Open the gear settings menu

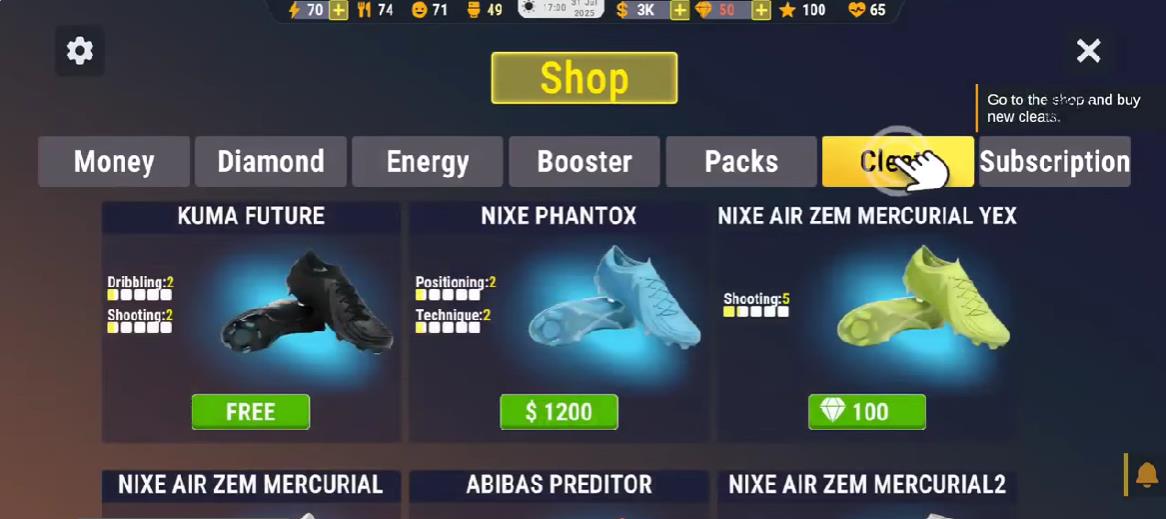coord(79,51)
